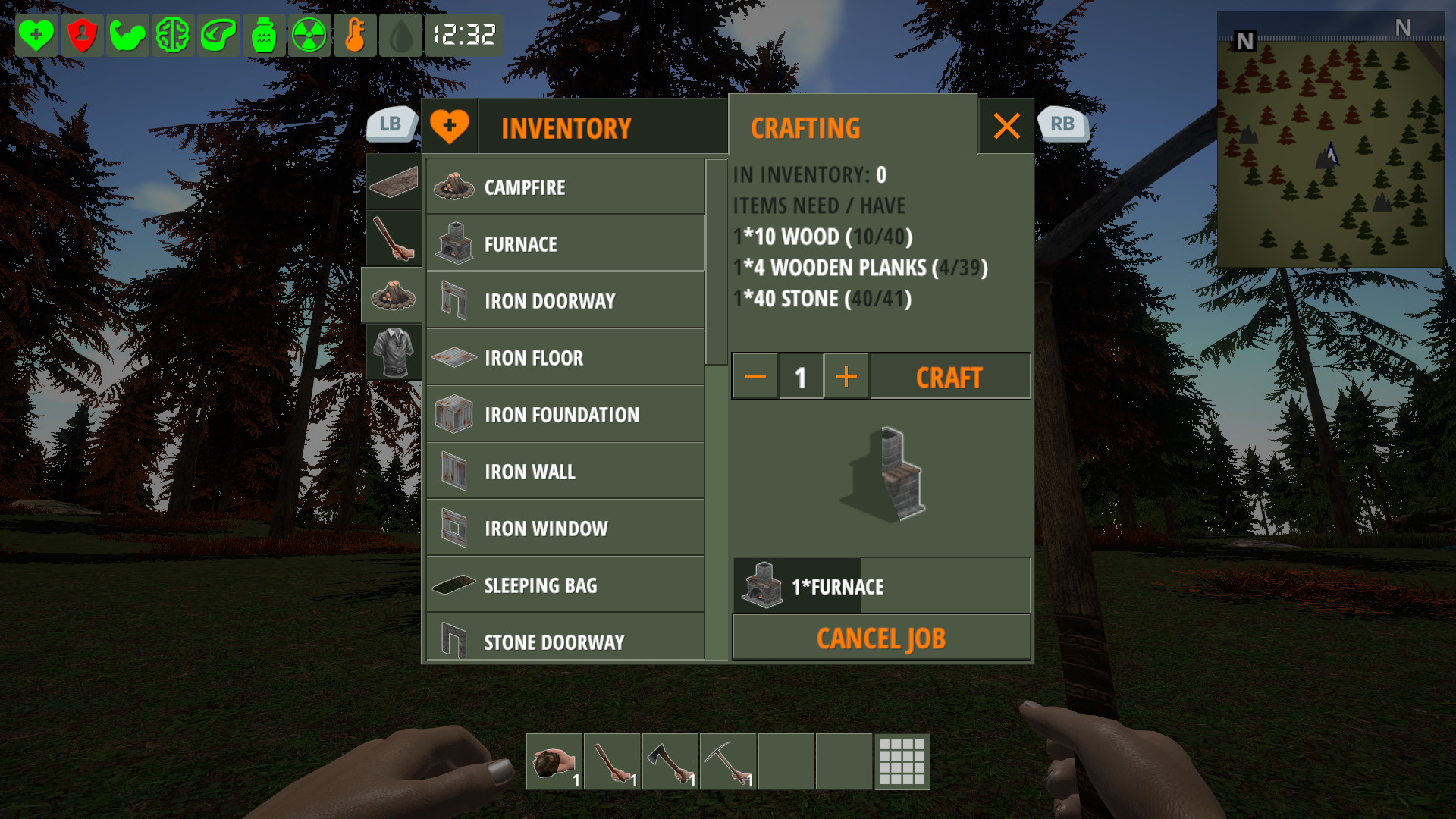Image resolution: width=1456 pixels, height=819 pixels.
Task: Click the CRAFT button
Action: click(949, 376)
